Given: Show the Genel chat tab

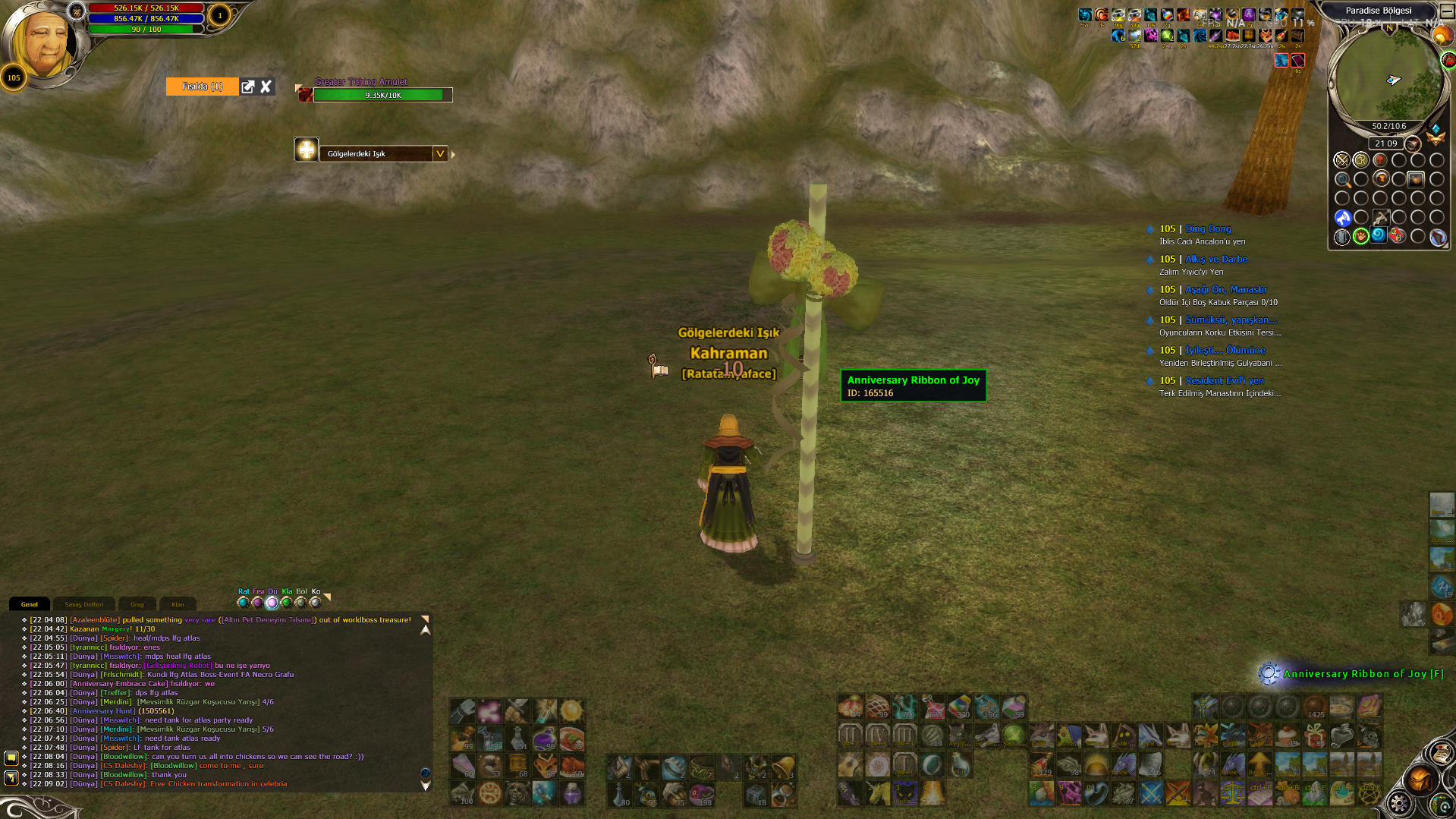Looking at the screenshot, I should tap(30, 604).
